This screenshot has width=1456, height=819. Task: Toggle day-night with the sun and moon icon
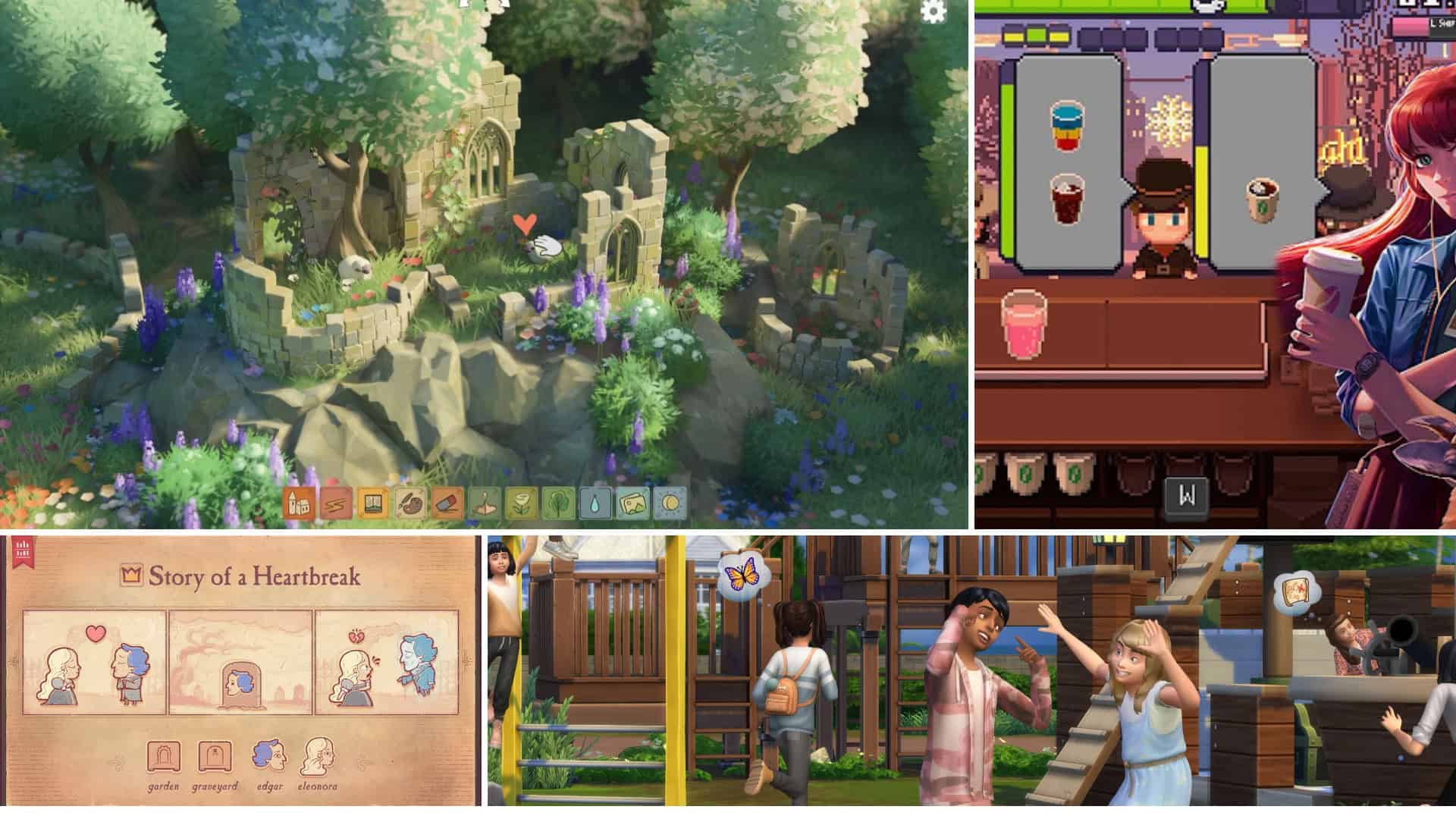[669, 502]
